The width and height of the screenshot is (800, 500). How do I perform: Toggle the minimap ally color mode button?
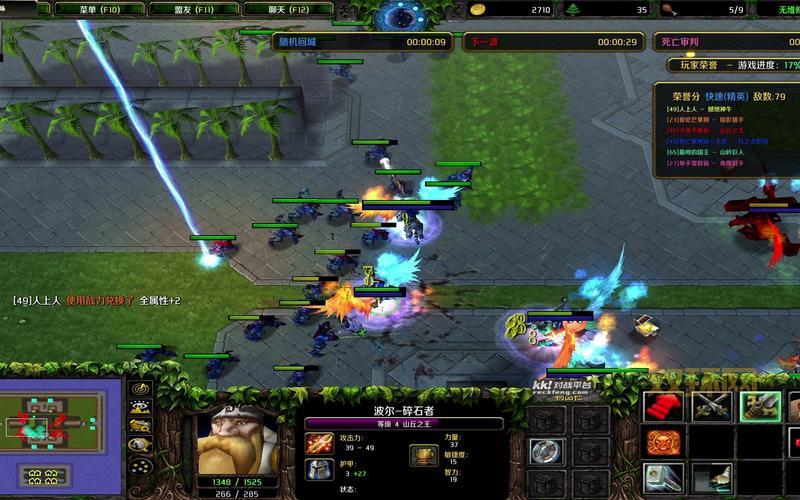point(140,428)
